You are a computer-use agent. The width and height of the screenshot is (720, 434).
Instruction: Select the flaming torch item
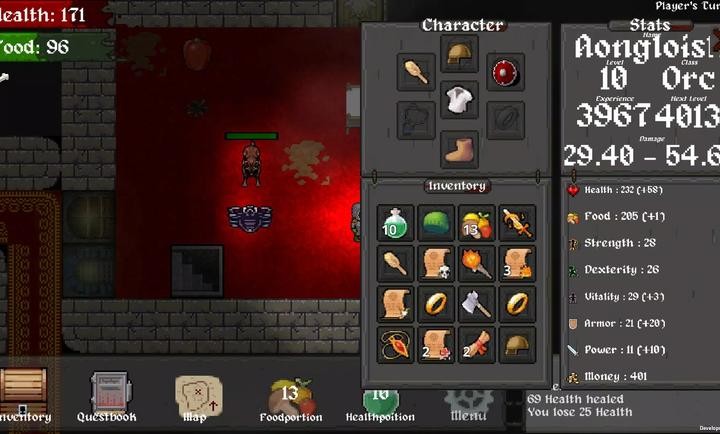tap(477, 263)
